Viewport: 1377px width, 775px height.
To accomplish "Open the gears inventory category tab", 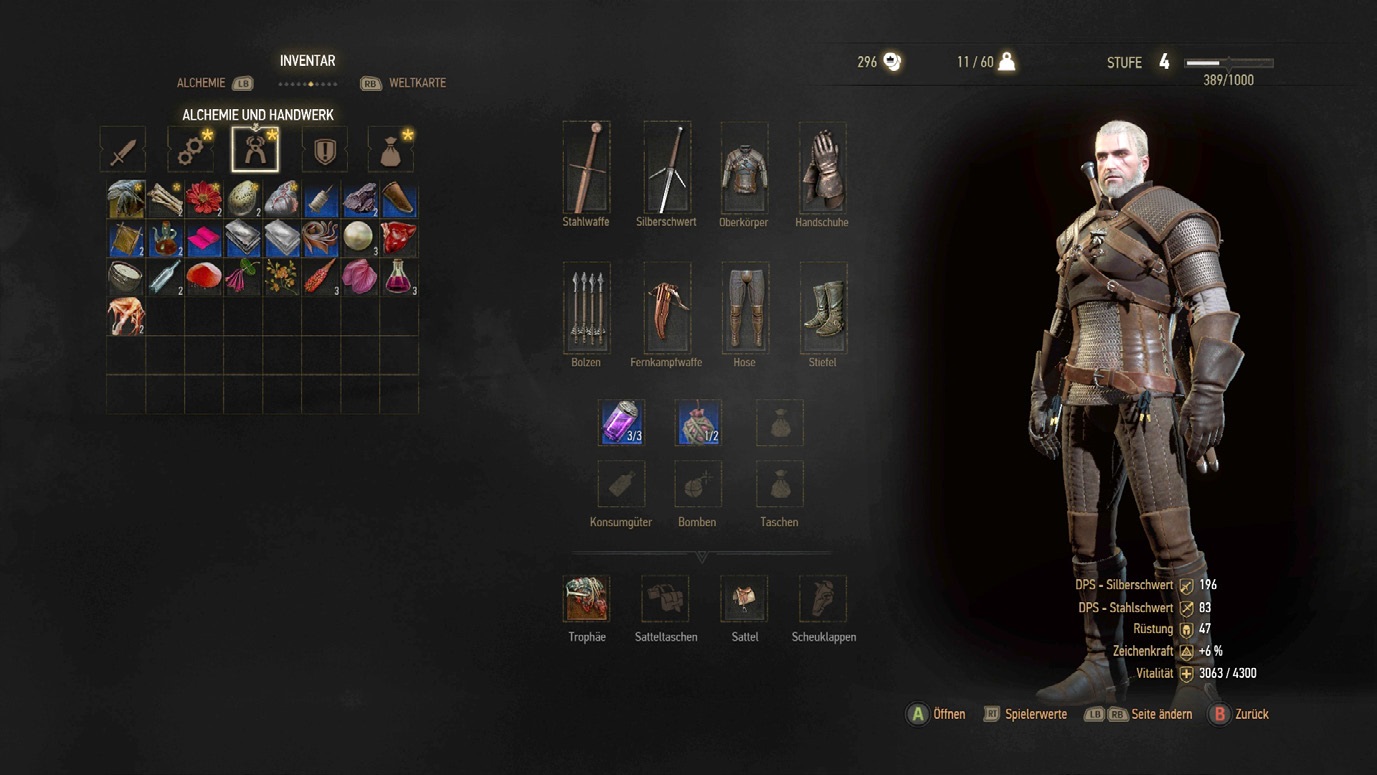I will tap(190, 150).
